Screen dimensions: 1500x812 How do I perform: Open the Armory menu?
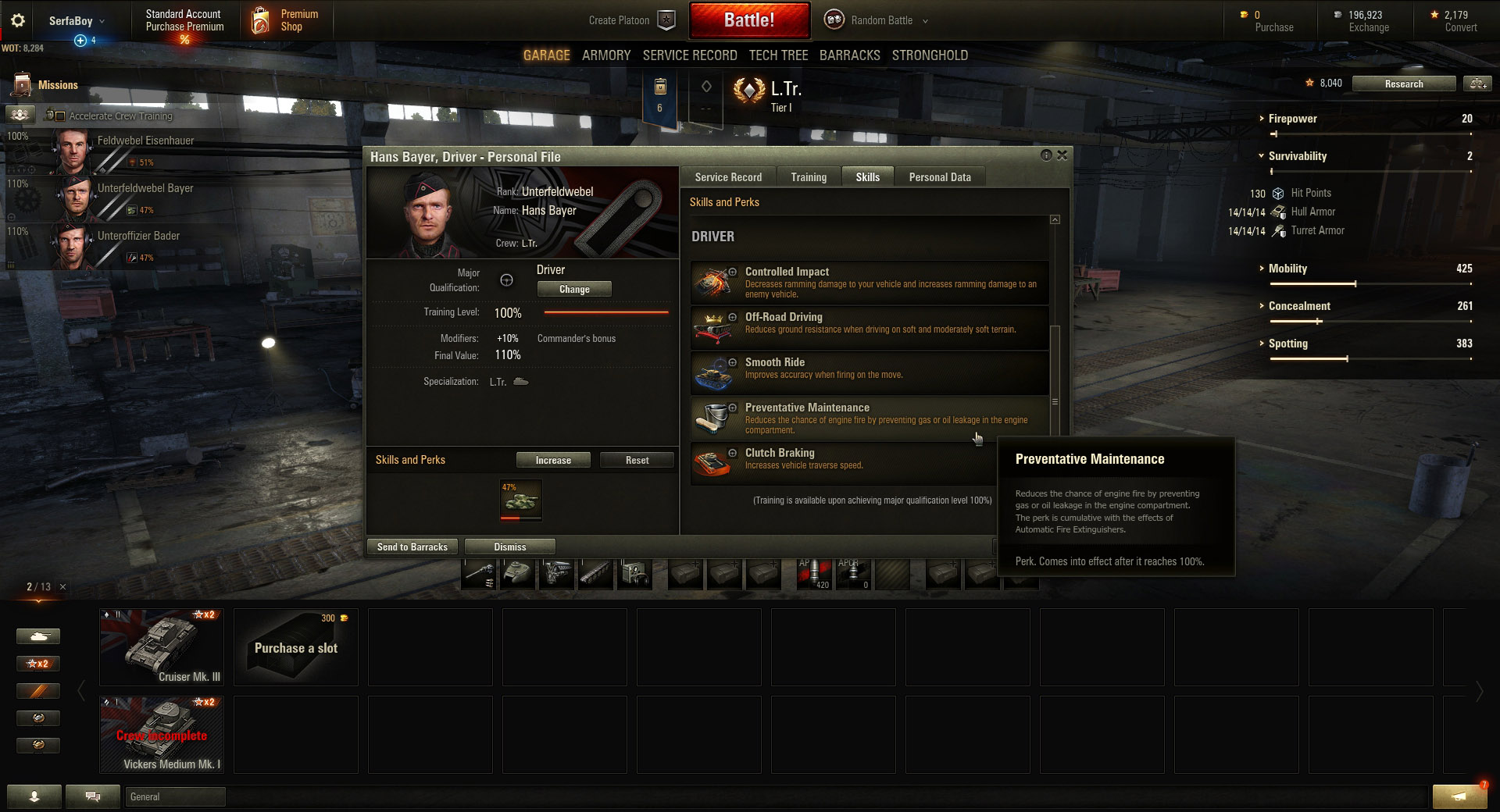point(606,55)
